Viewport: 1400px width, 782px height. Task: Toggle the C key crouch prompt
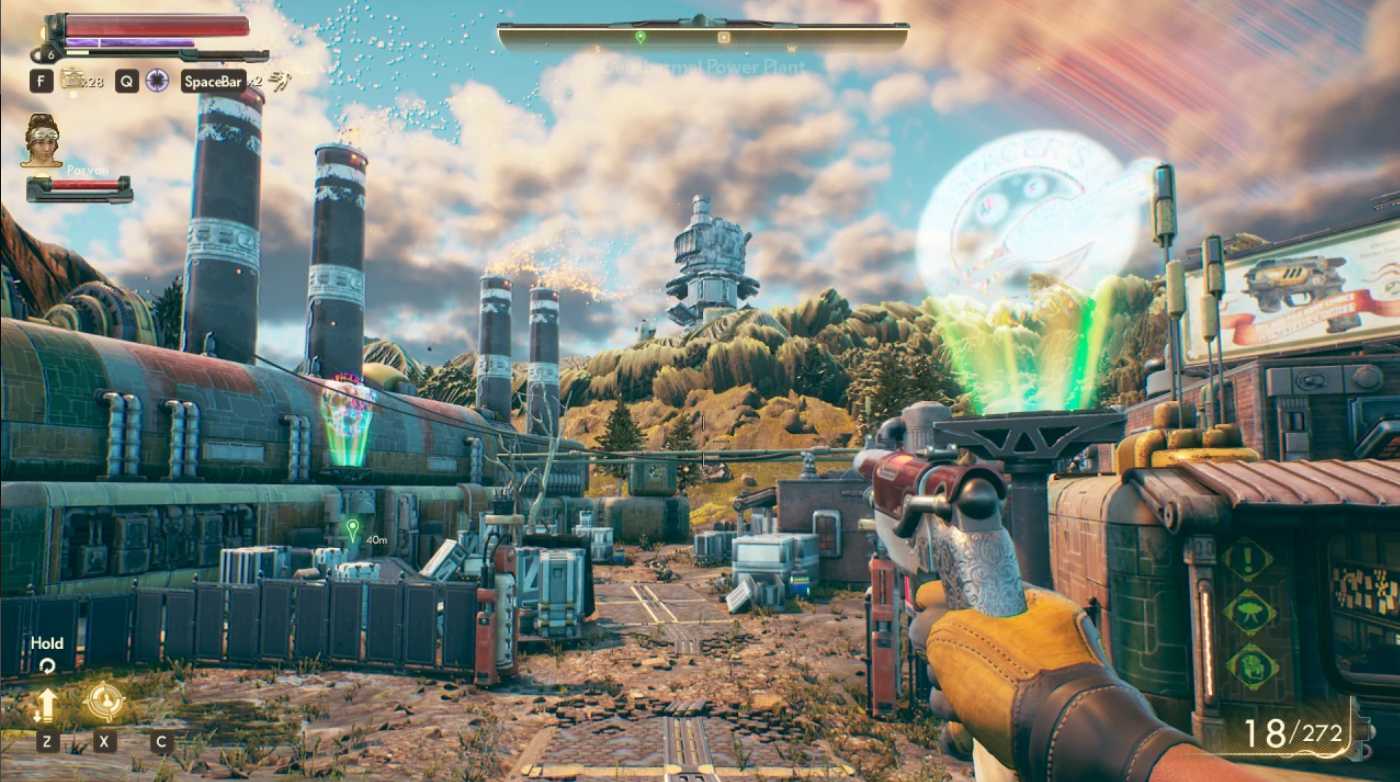162,740
